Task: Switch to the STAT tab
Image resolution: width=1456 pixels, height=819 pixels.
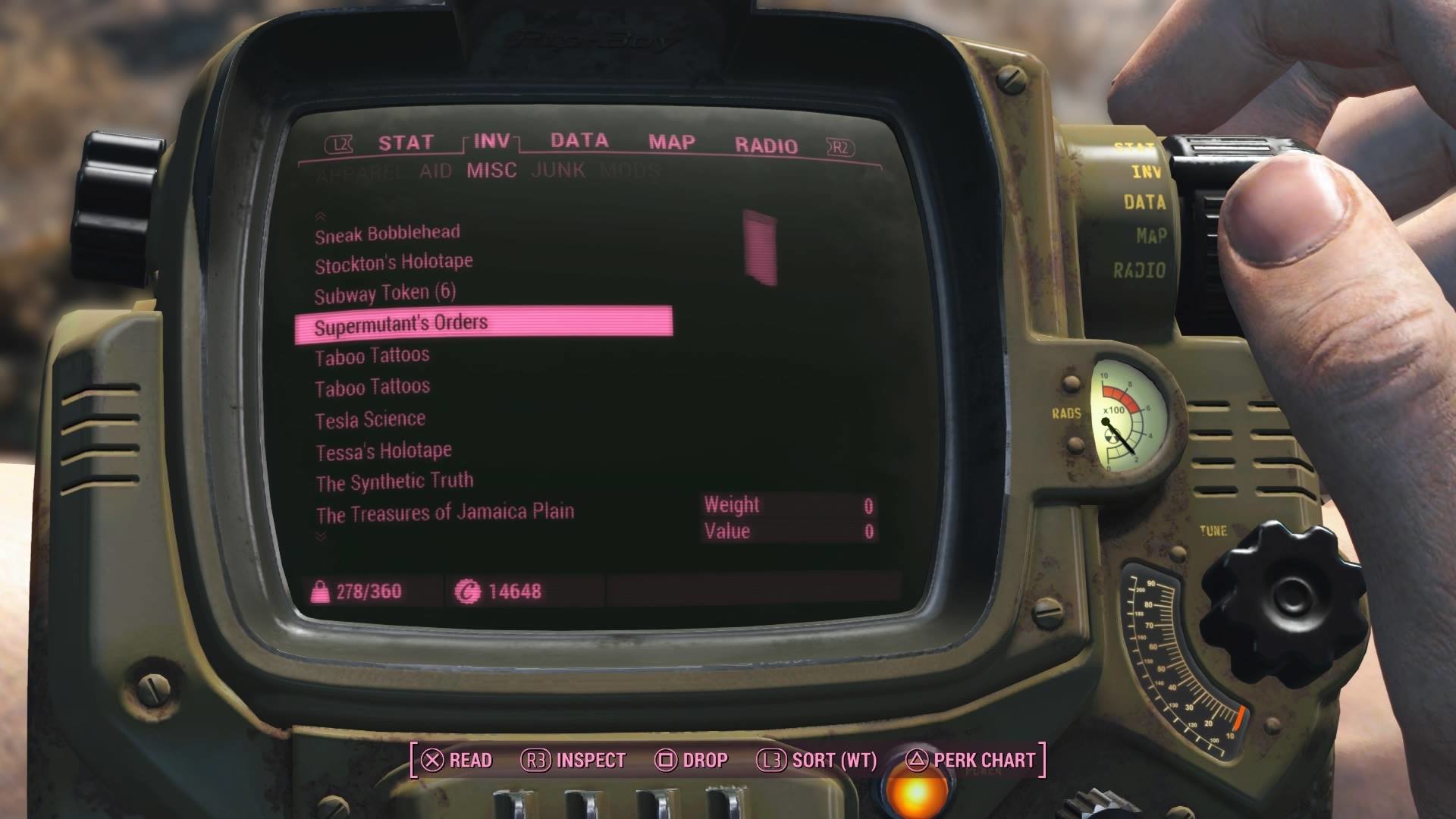Action: click(406, 143)
